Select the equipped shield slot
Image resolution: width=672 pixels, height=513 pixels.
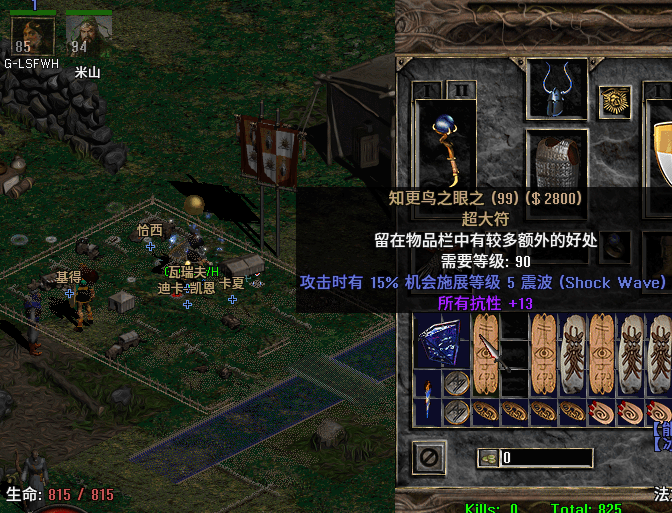coord(661,150)
